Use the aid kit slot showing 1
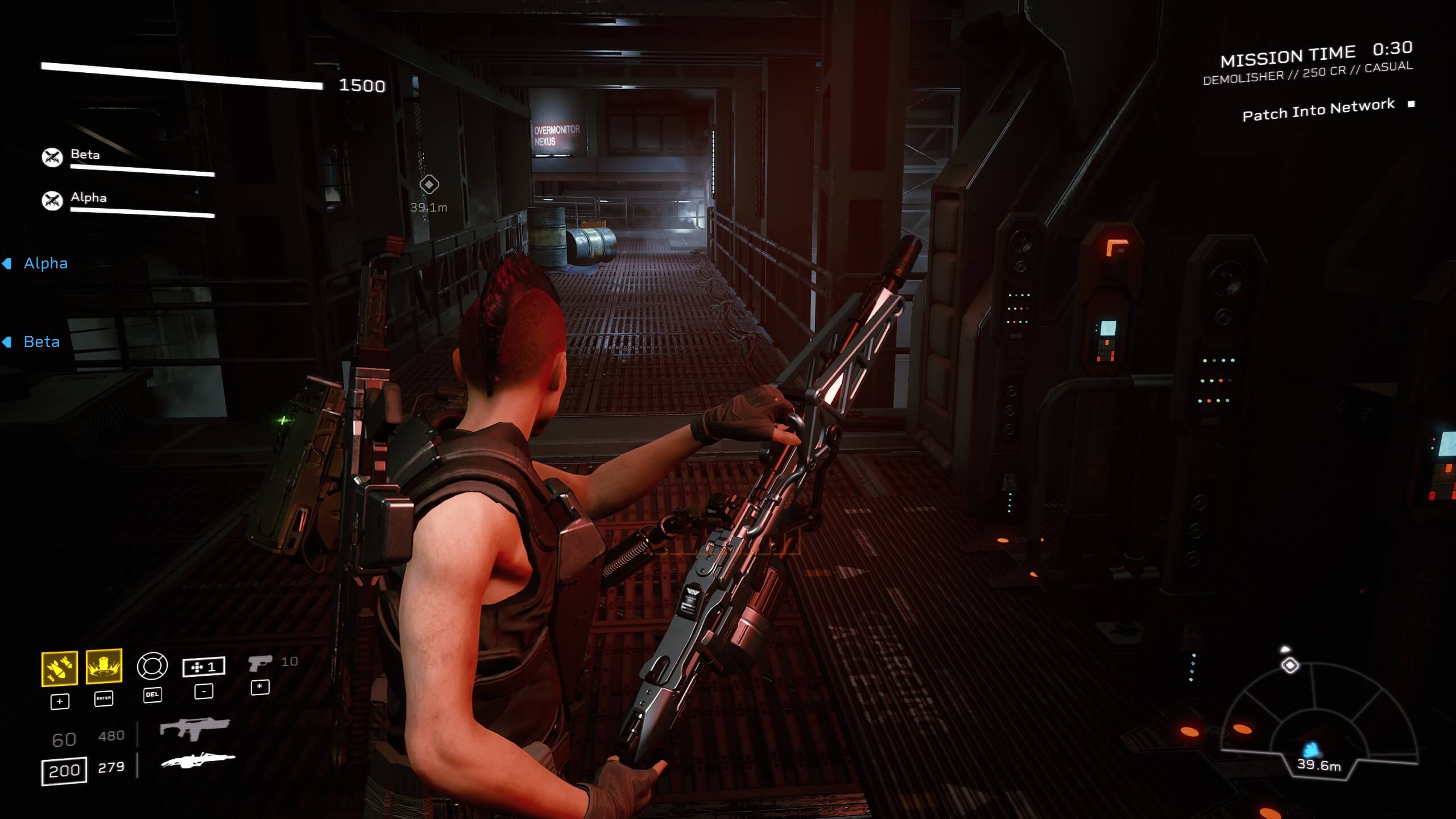This screenshot has height=819, width=1456. tap(204, 667)
